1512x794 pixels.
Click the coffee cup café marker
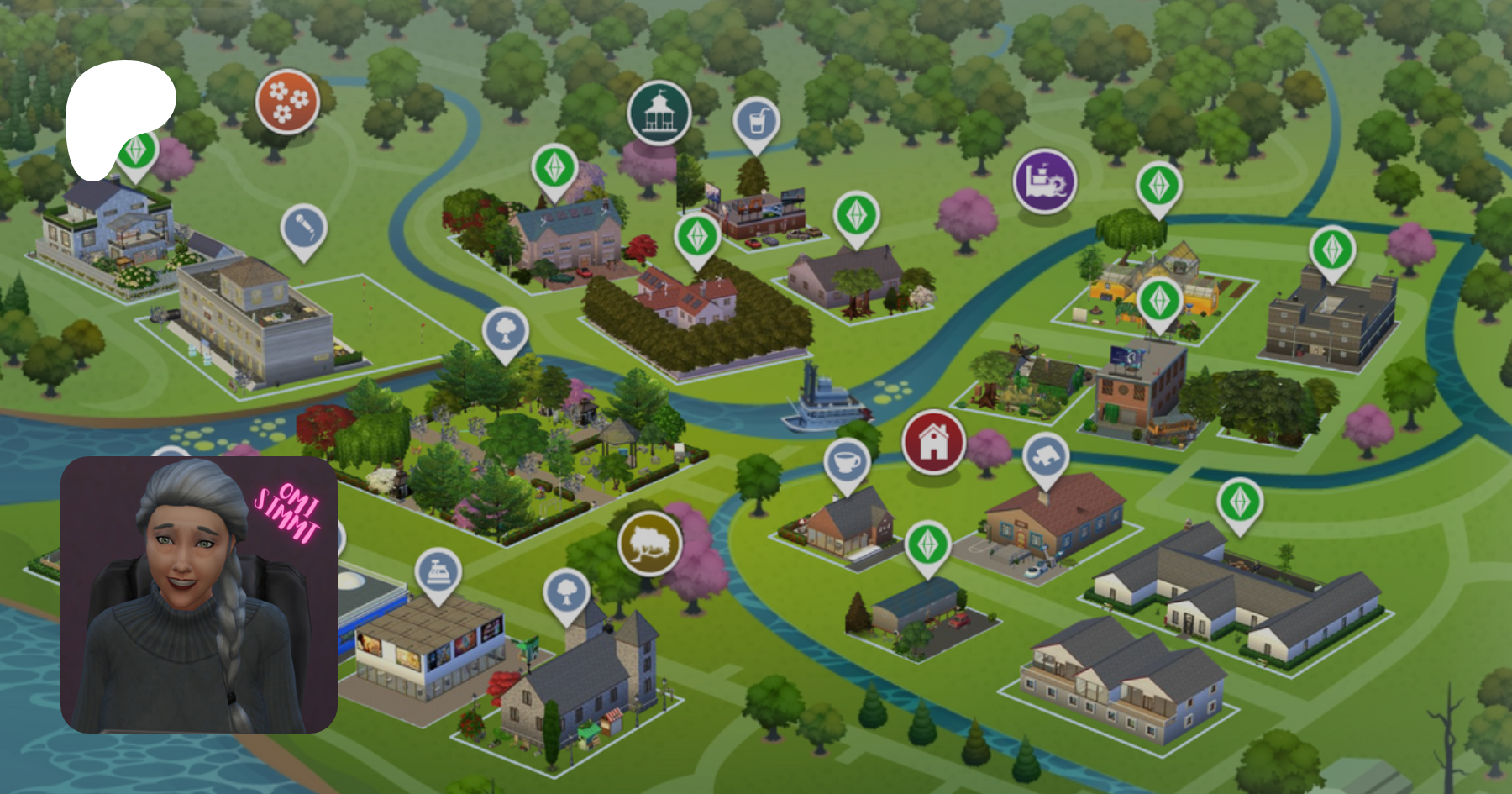(847, 462)
